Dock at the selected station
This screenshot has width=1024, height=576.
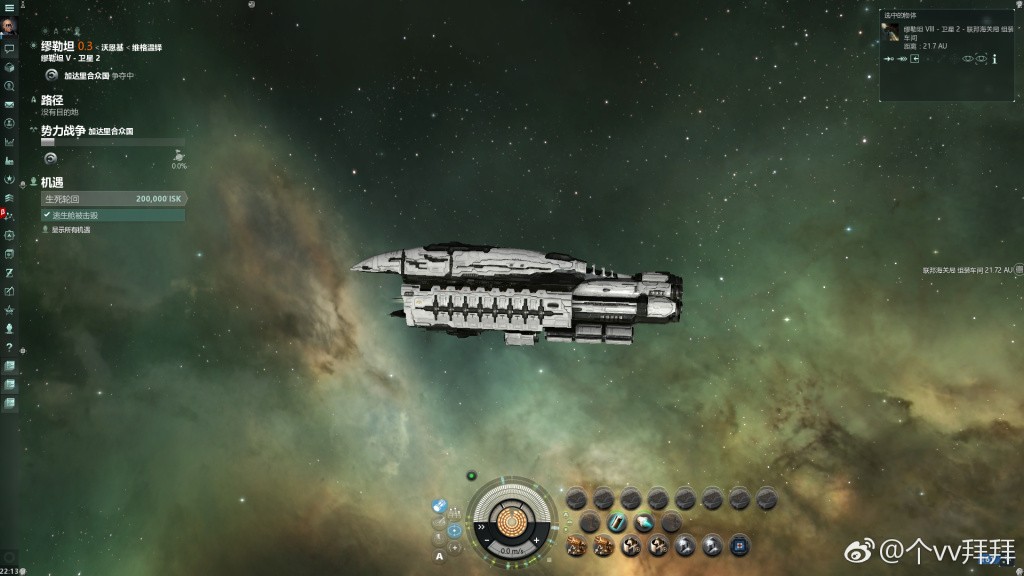[x=915, y=59]
